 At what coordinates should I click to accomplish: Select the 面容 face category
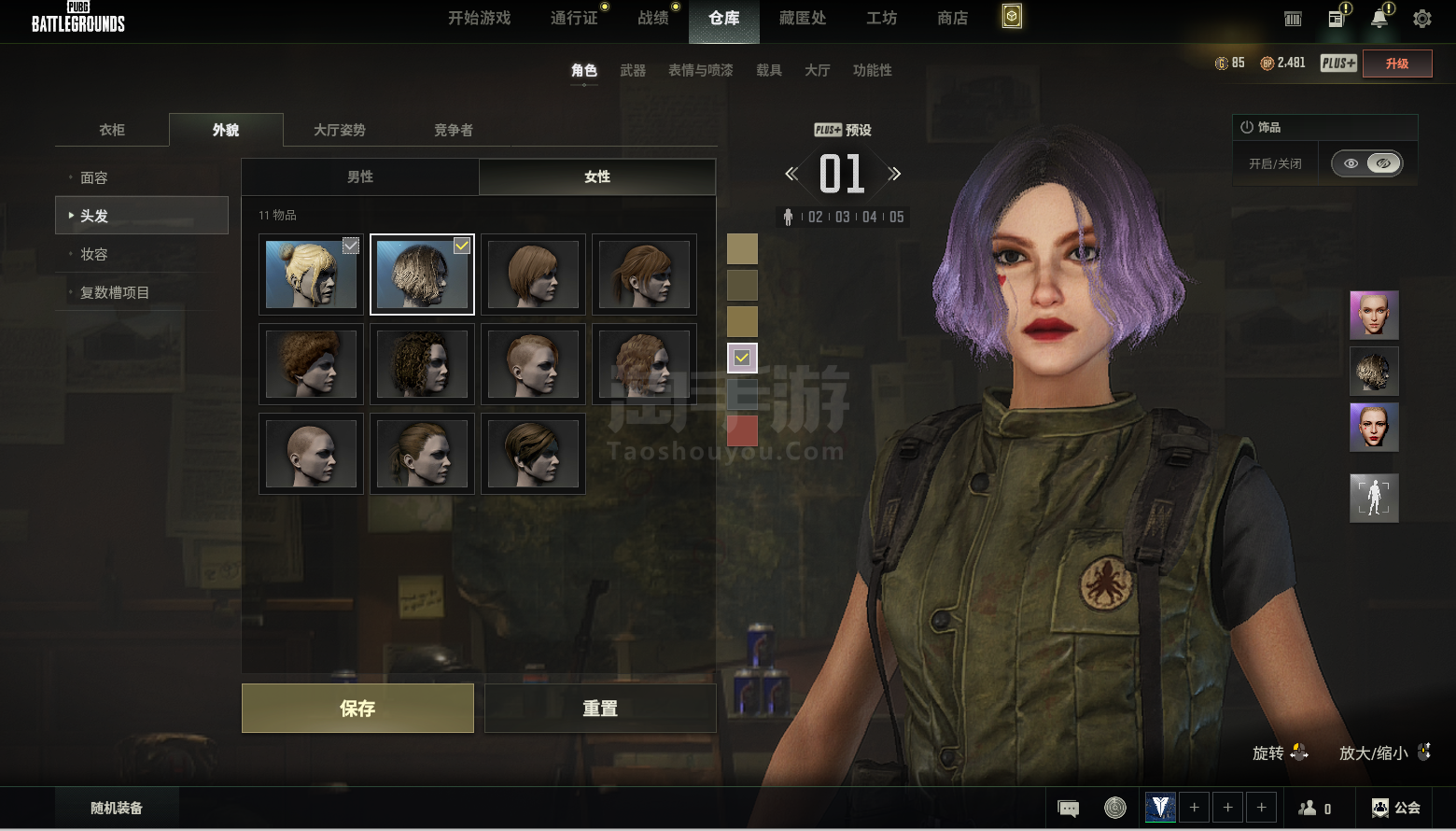(94, 177)
